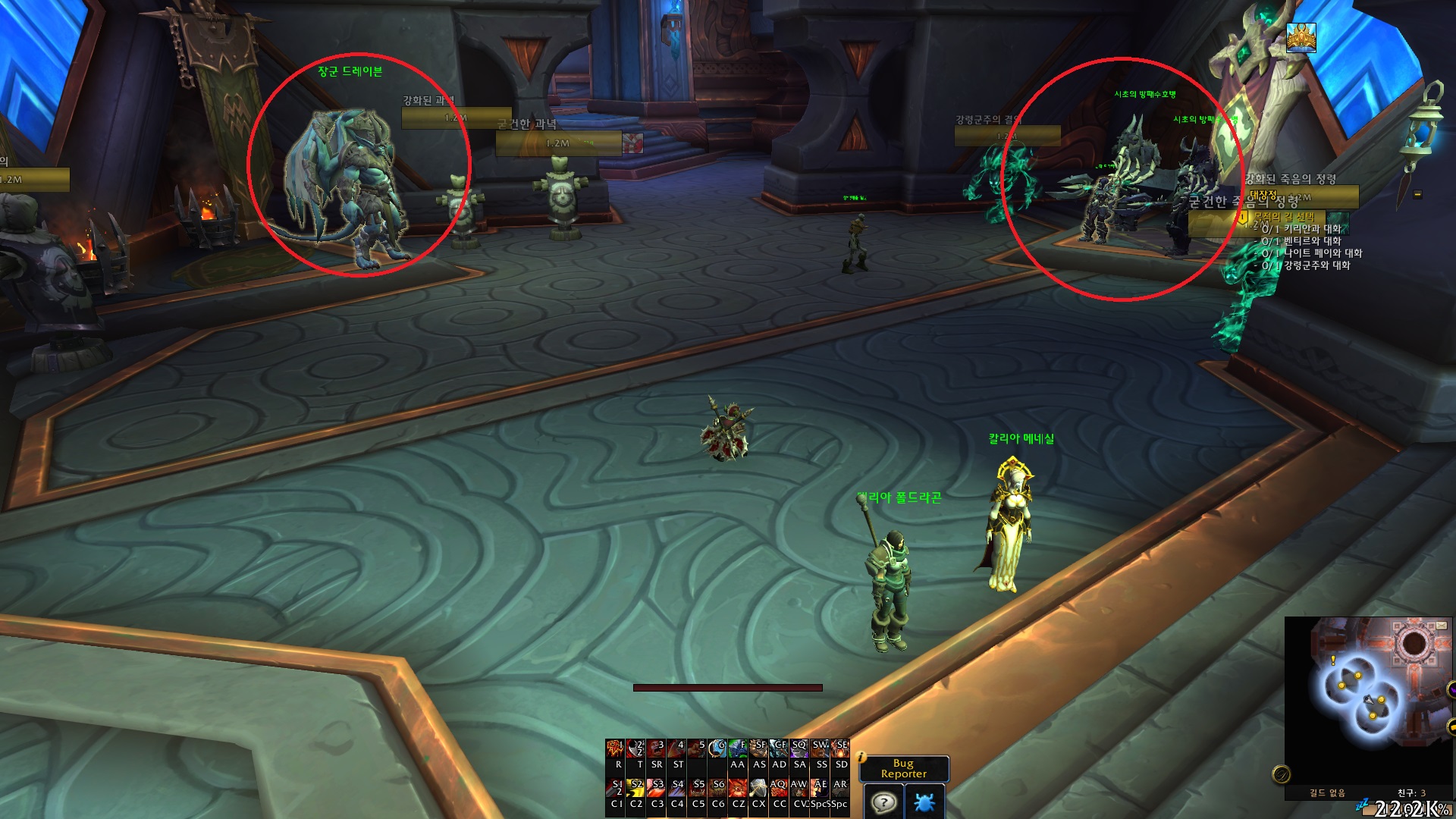The image size is (1456, 819).
Task: Click the moon-themed ability icon in slot 6
Action: pos(717,748)
